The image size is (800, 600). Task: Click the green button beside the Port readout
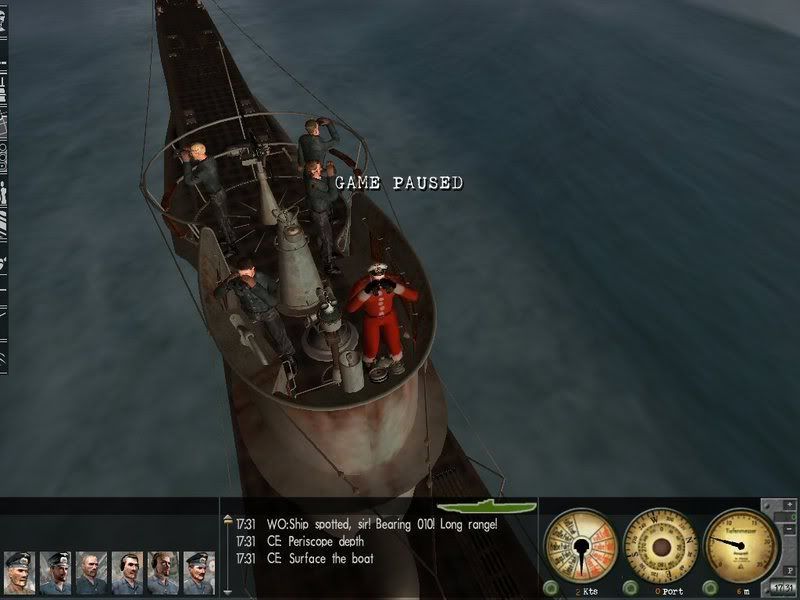pyautogui.click(x=630, y=586)
